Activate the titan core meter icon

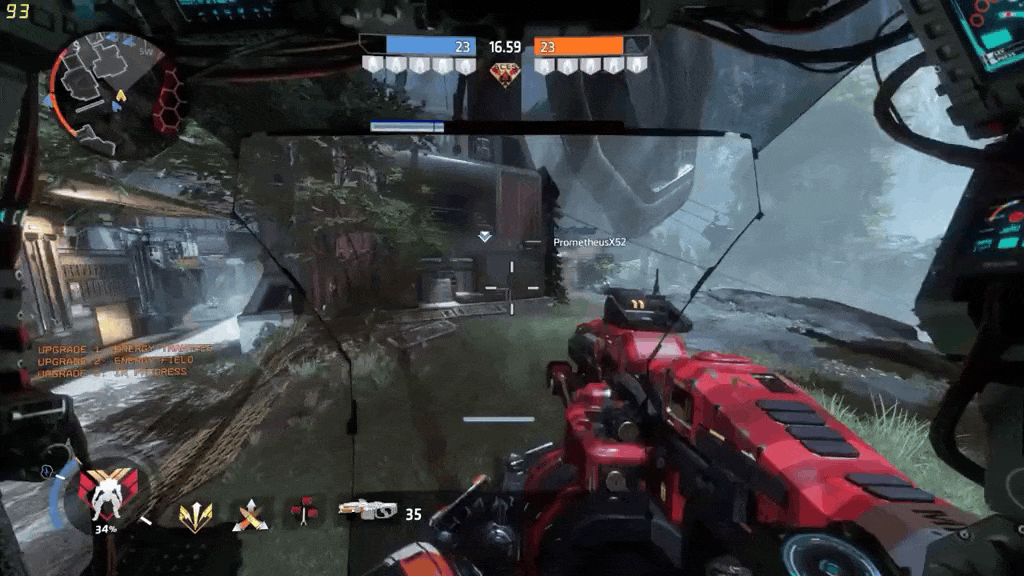click(103, 494)
